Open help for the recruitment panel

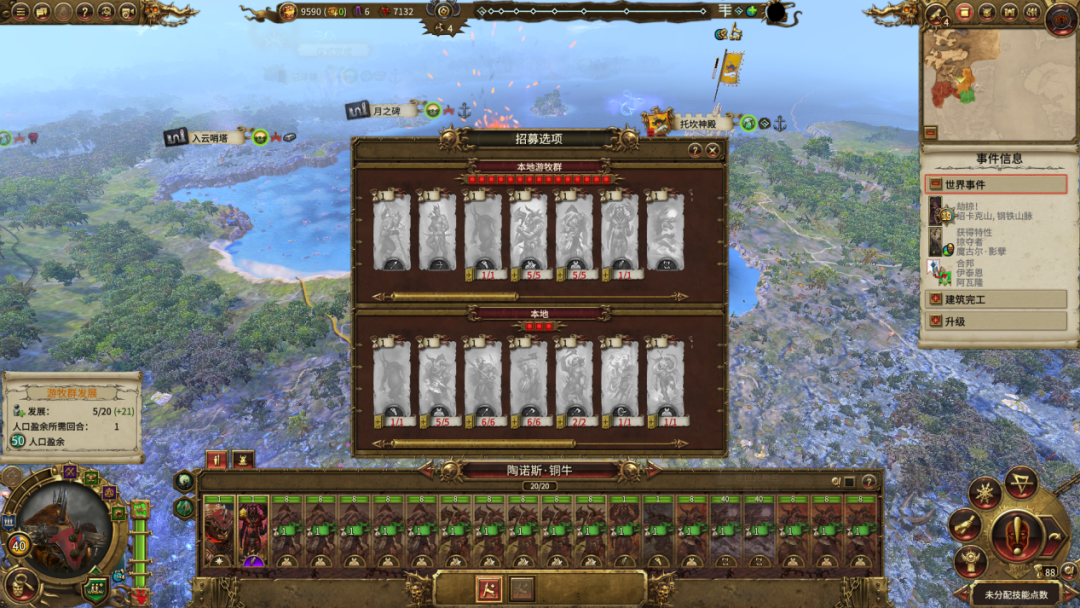point(695,150)
